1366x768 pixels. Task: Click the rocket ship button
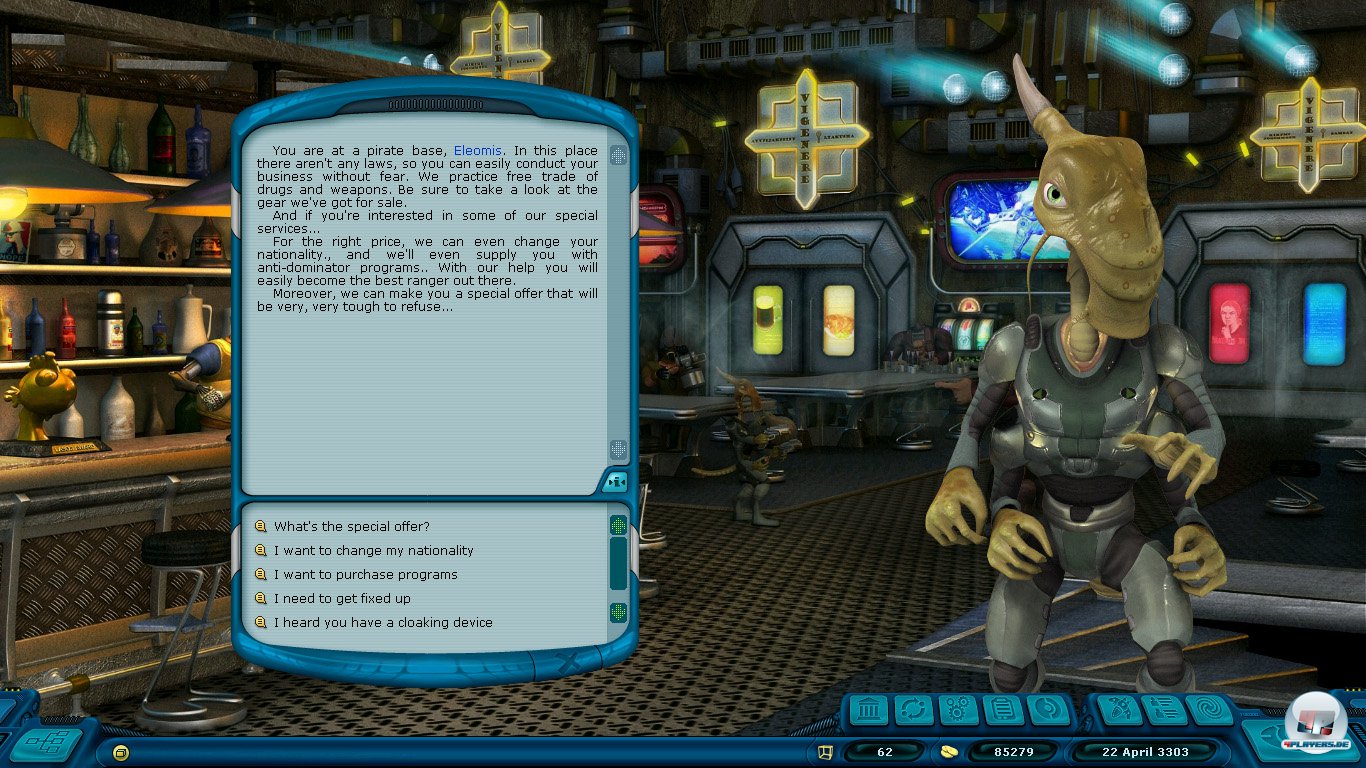1119,711
